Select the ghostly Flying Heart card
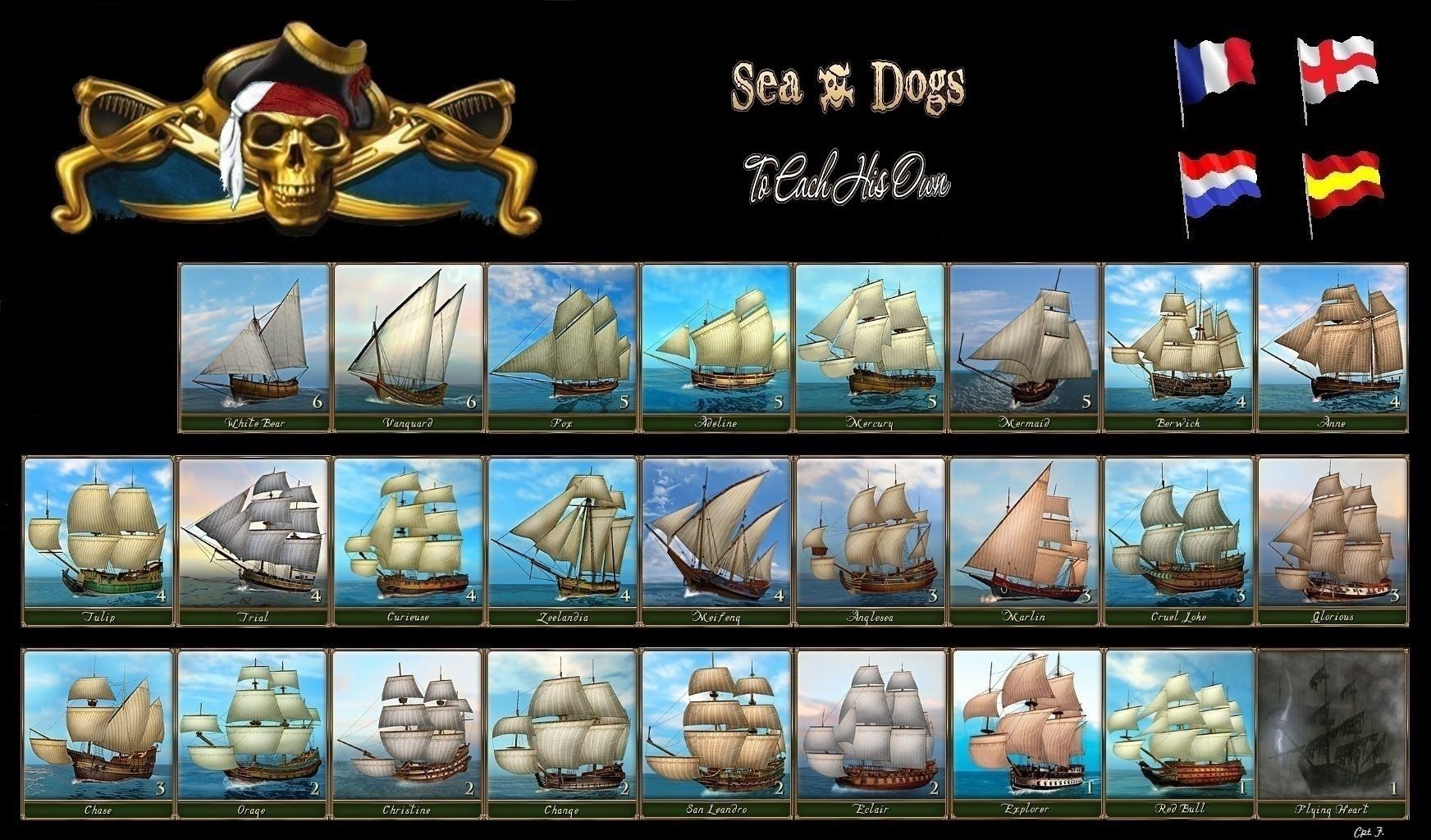1431x840 pixels. (1333, 733)
